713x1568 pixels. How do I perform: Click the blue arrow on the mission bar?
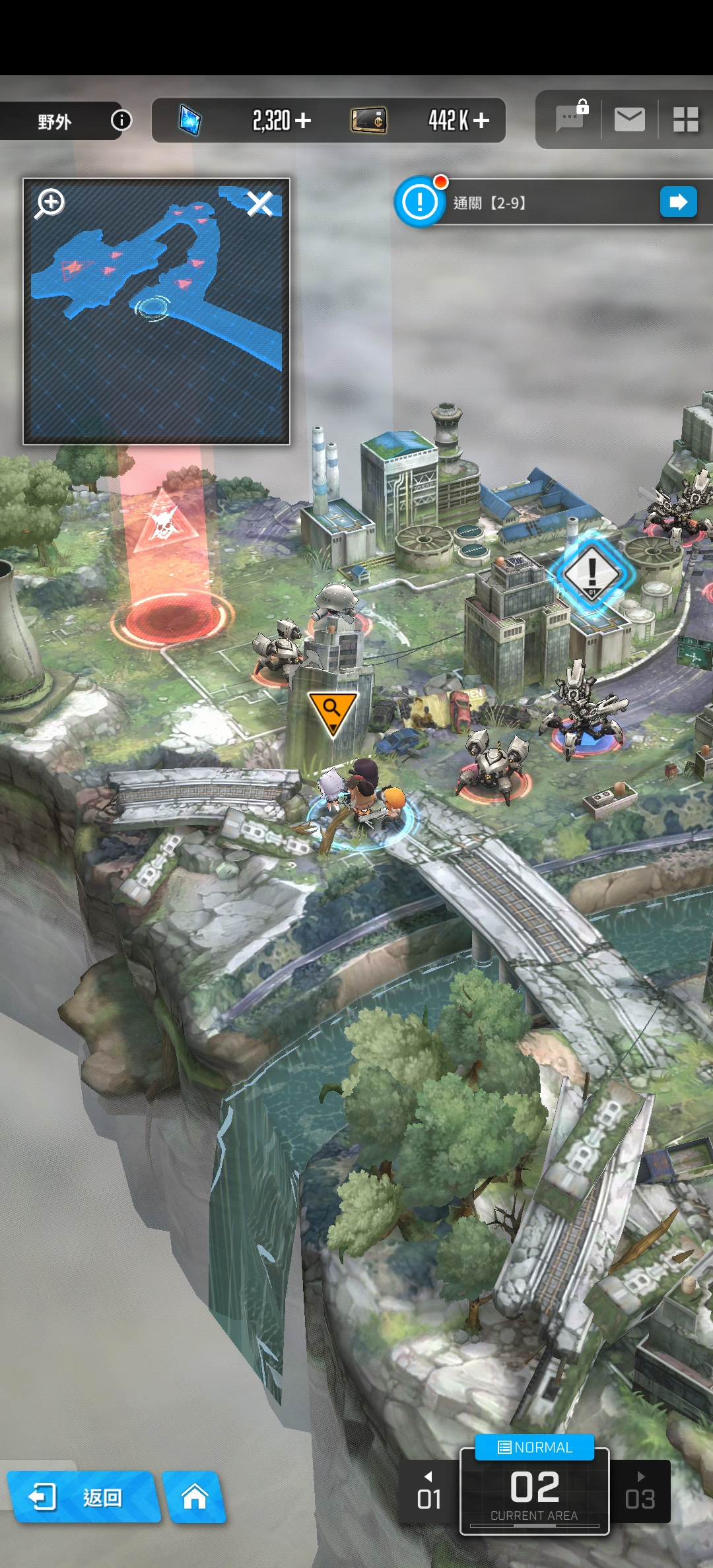(678, 202)
